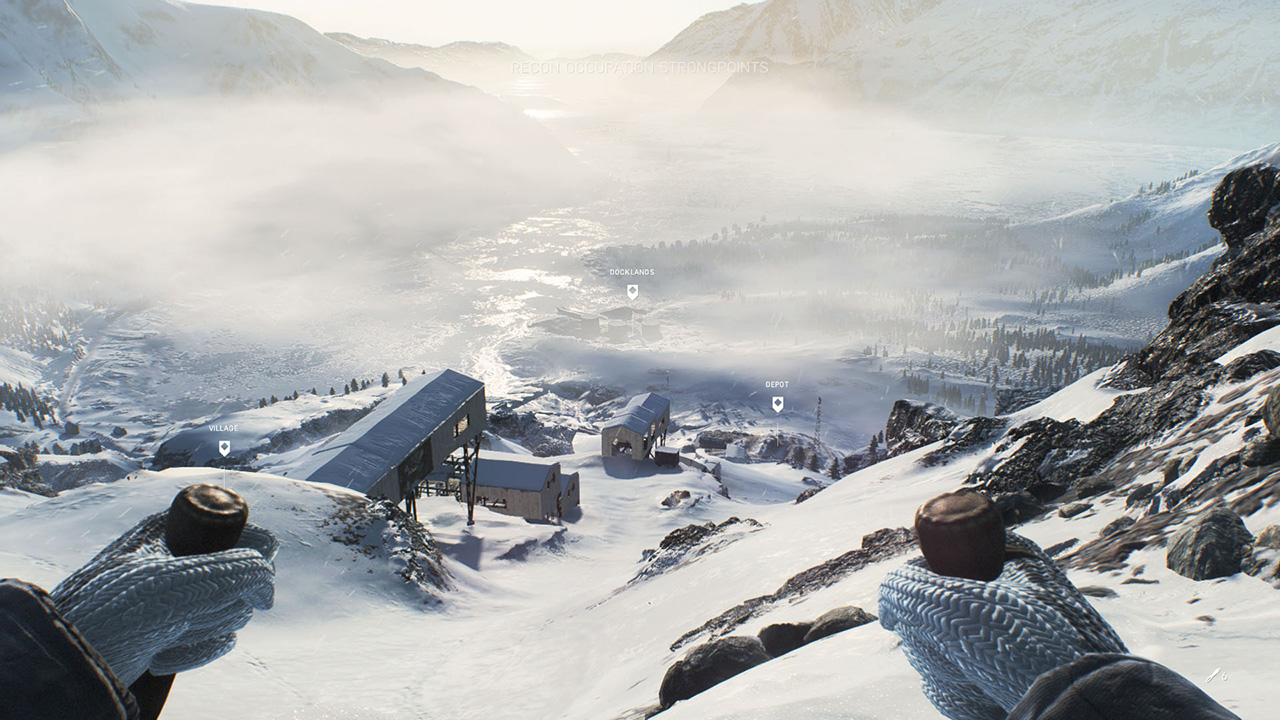Click the pen ammo icon bottom right
This screenshot has height=720, width=1280.
pos(1213,674)
